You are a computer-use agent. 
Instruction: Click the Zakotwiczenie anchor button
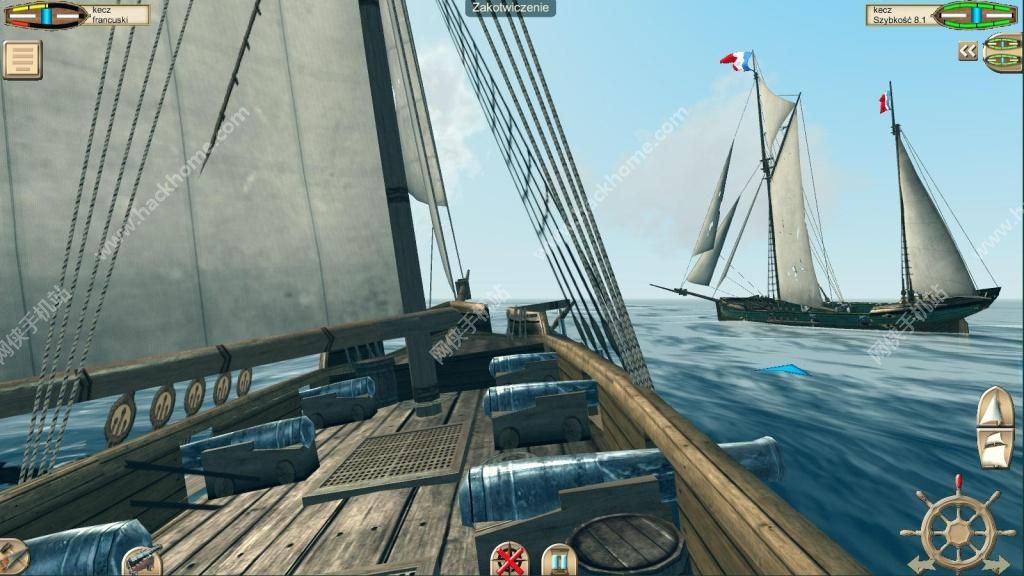coord(511,8)
